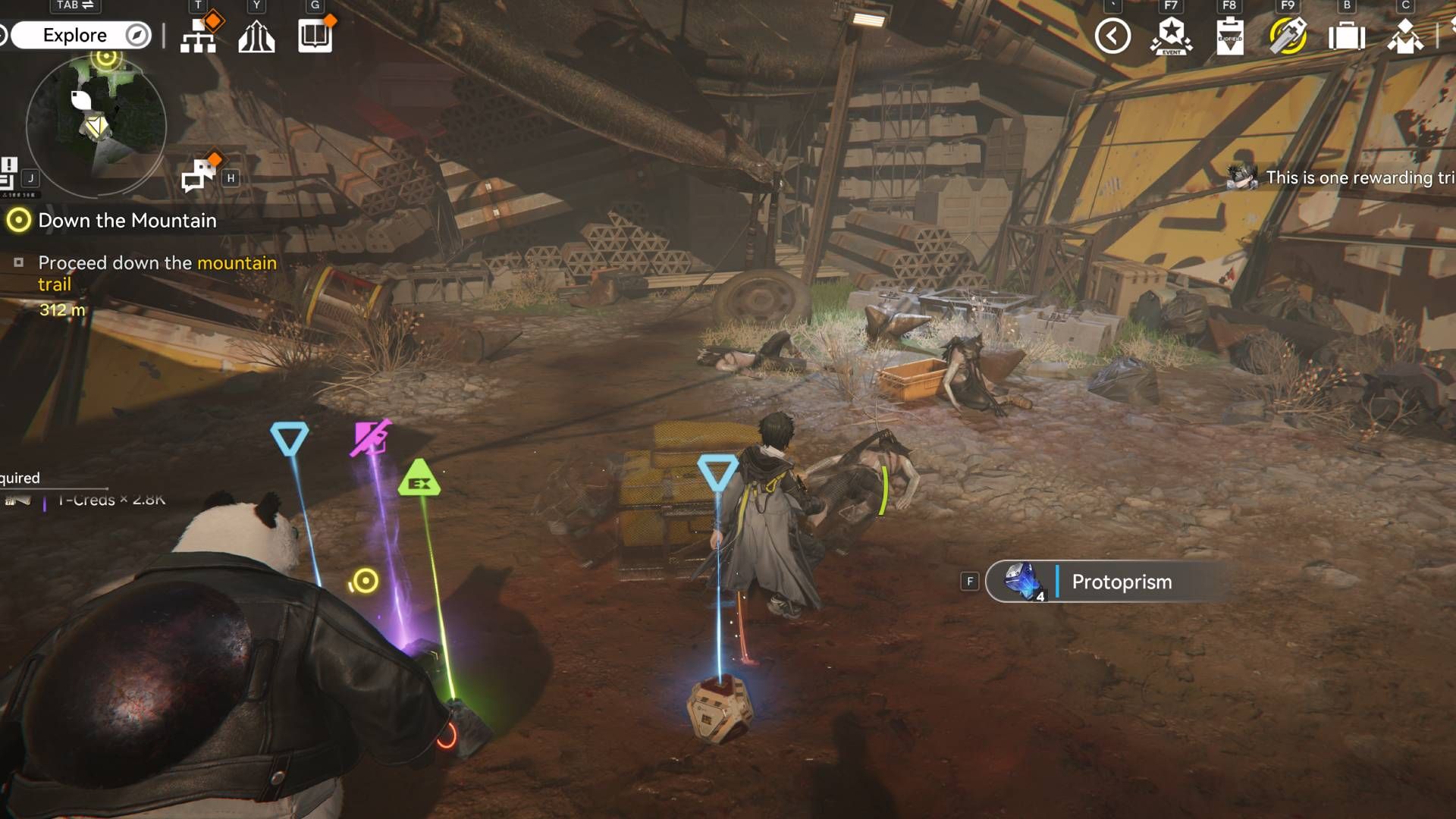
Task: Open the mission log icon beside minimap
Action: click(x=9, y=174)
